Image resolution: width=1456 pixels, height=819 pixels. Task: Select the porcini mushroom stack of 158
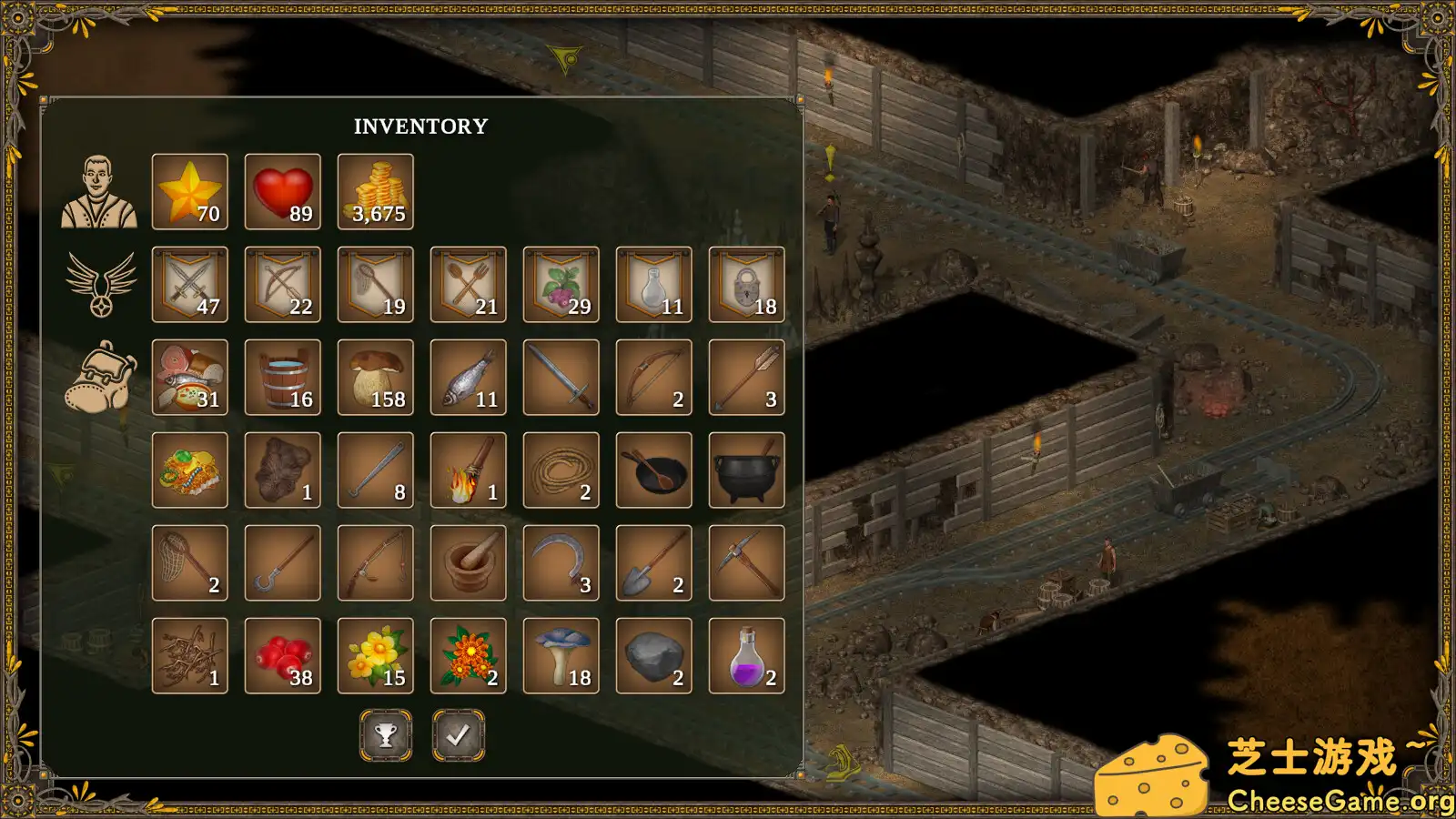click(375, 377)
